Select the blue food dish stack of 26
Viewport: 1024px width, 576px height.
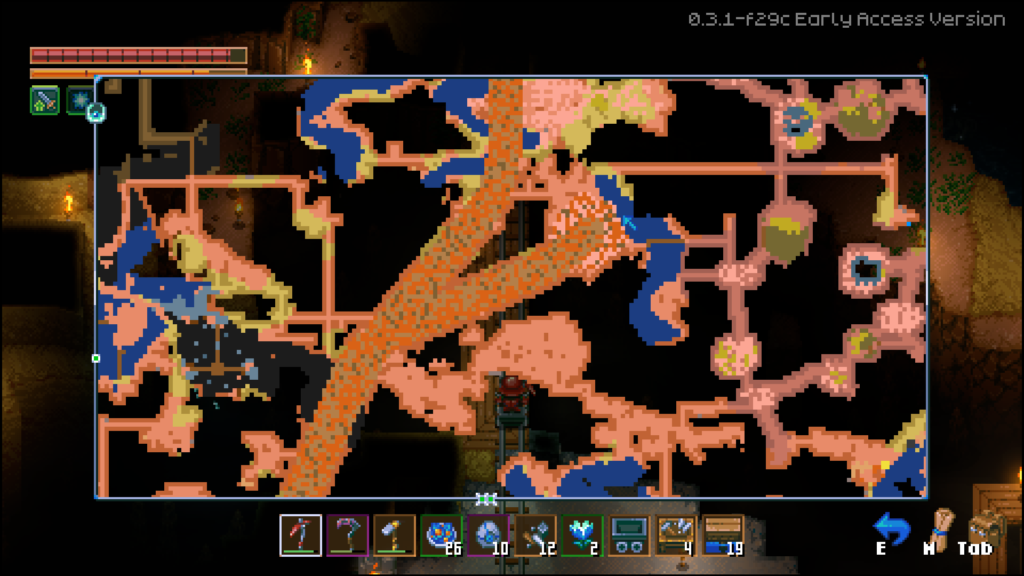tap(441, 535)
